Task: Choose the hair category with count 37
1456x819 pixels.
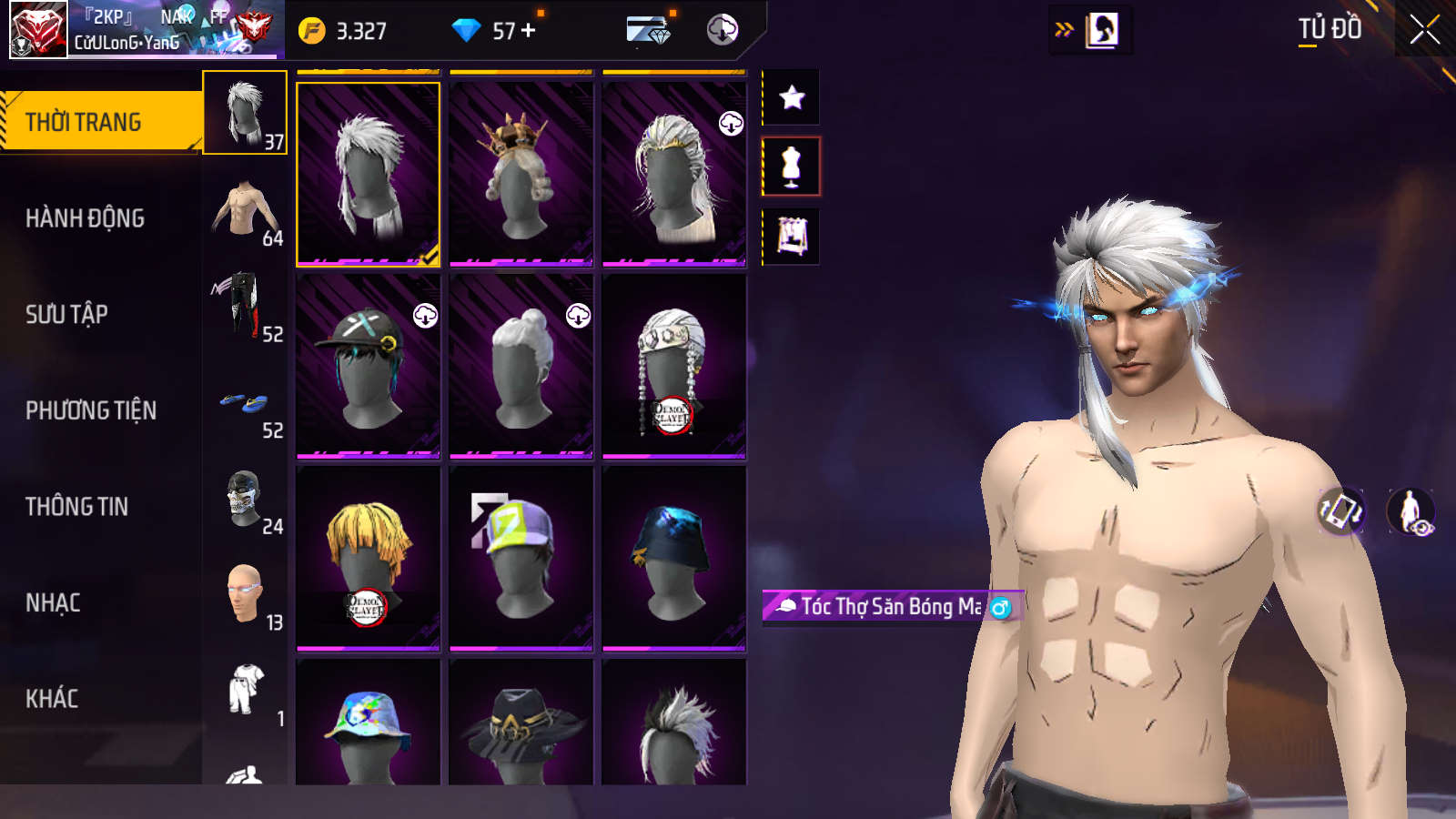Action: coord(245,113)
